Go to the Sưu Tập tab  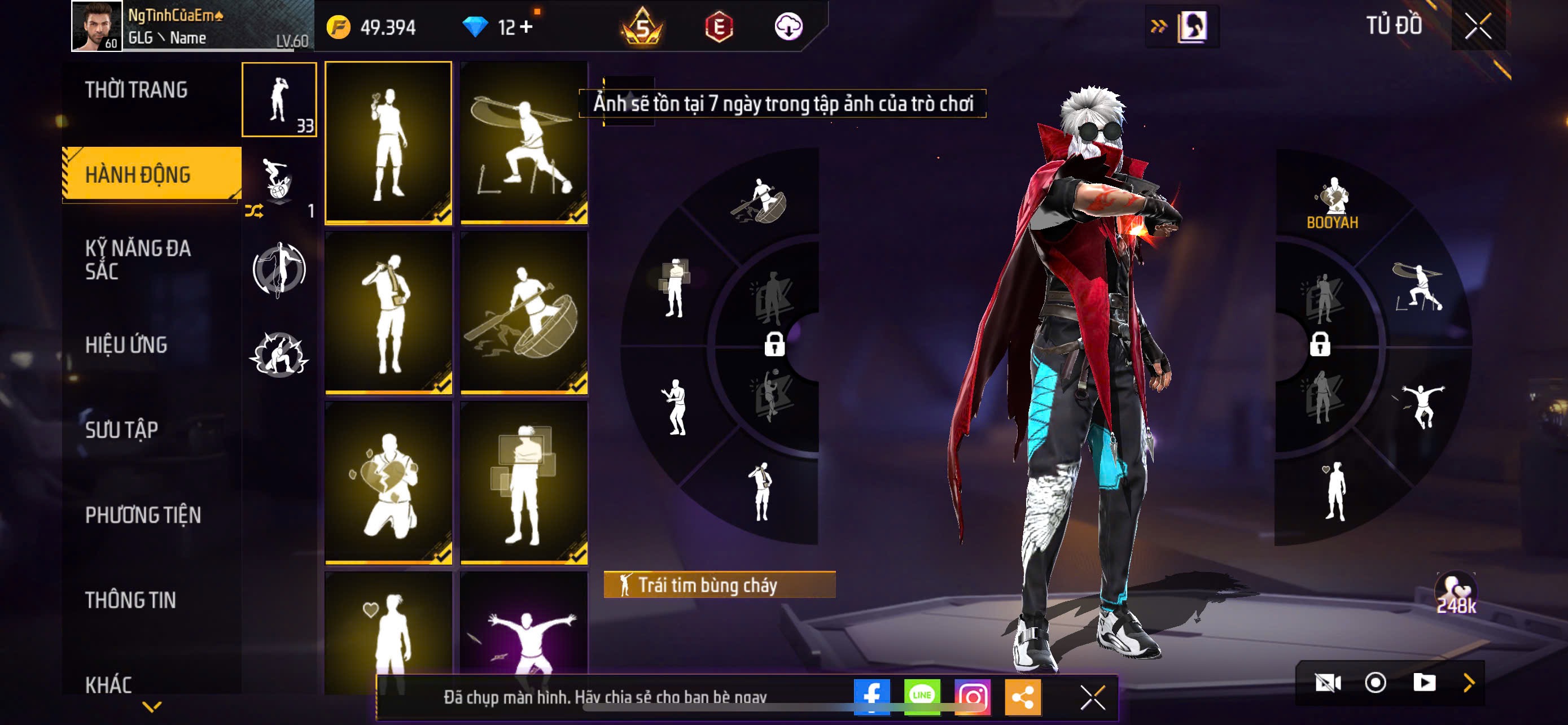[x=122, y=430]
